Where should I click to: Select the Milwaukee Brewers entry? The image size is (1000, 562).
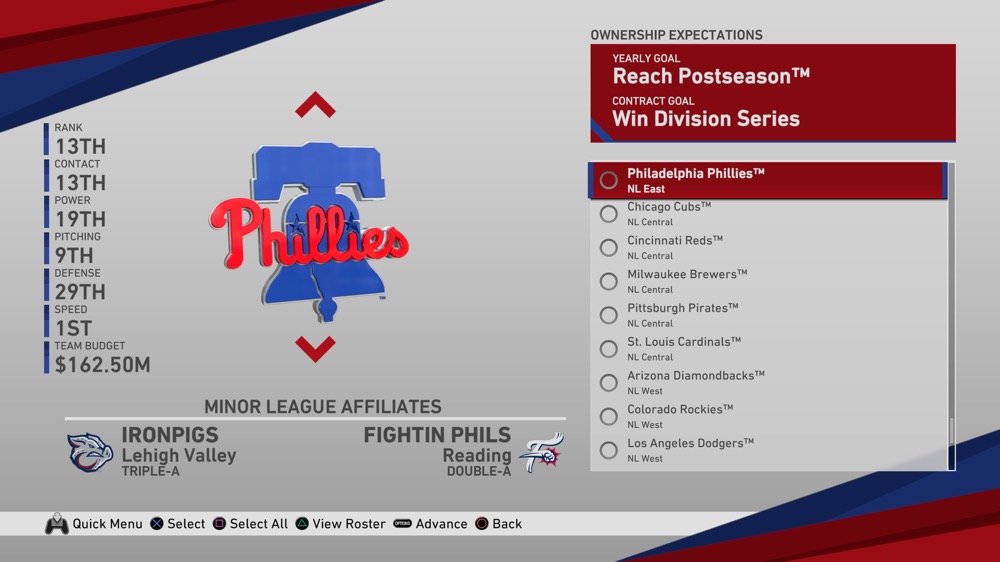point(767,281)
